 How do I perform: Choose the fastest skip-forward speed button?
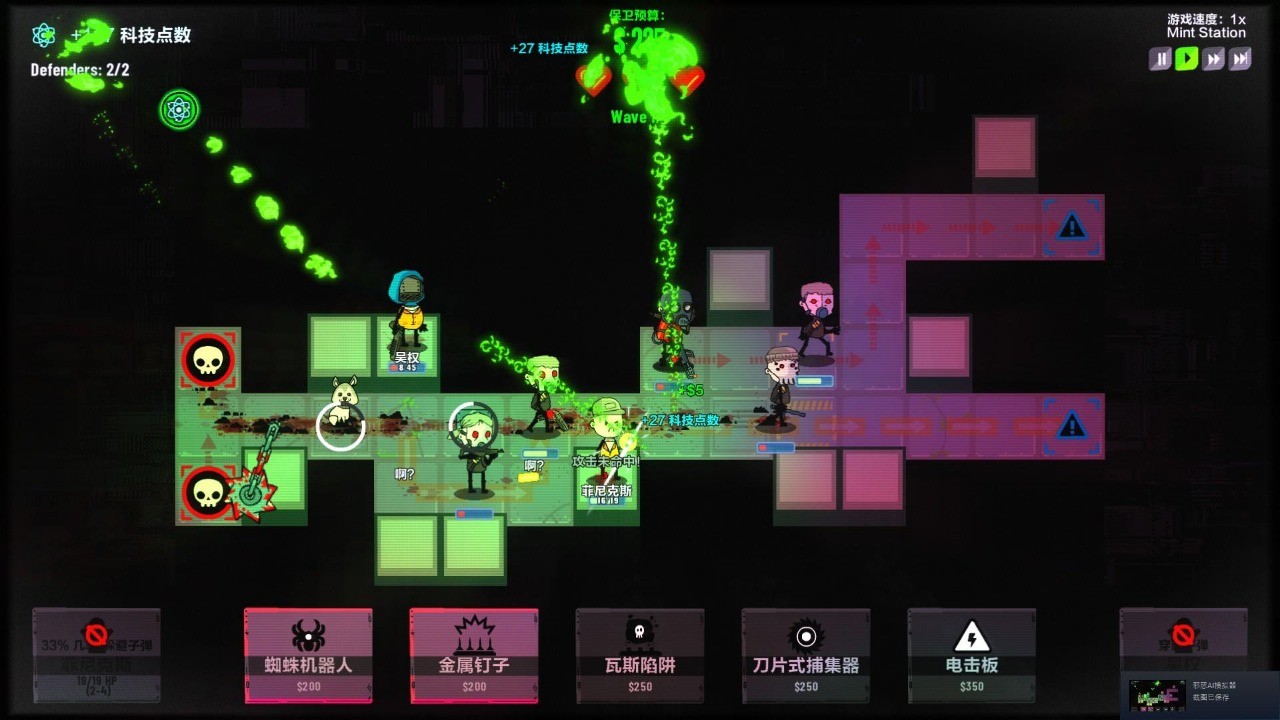tap(1240, 59)
